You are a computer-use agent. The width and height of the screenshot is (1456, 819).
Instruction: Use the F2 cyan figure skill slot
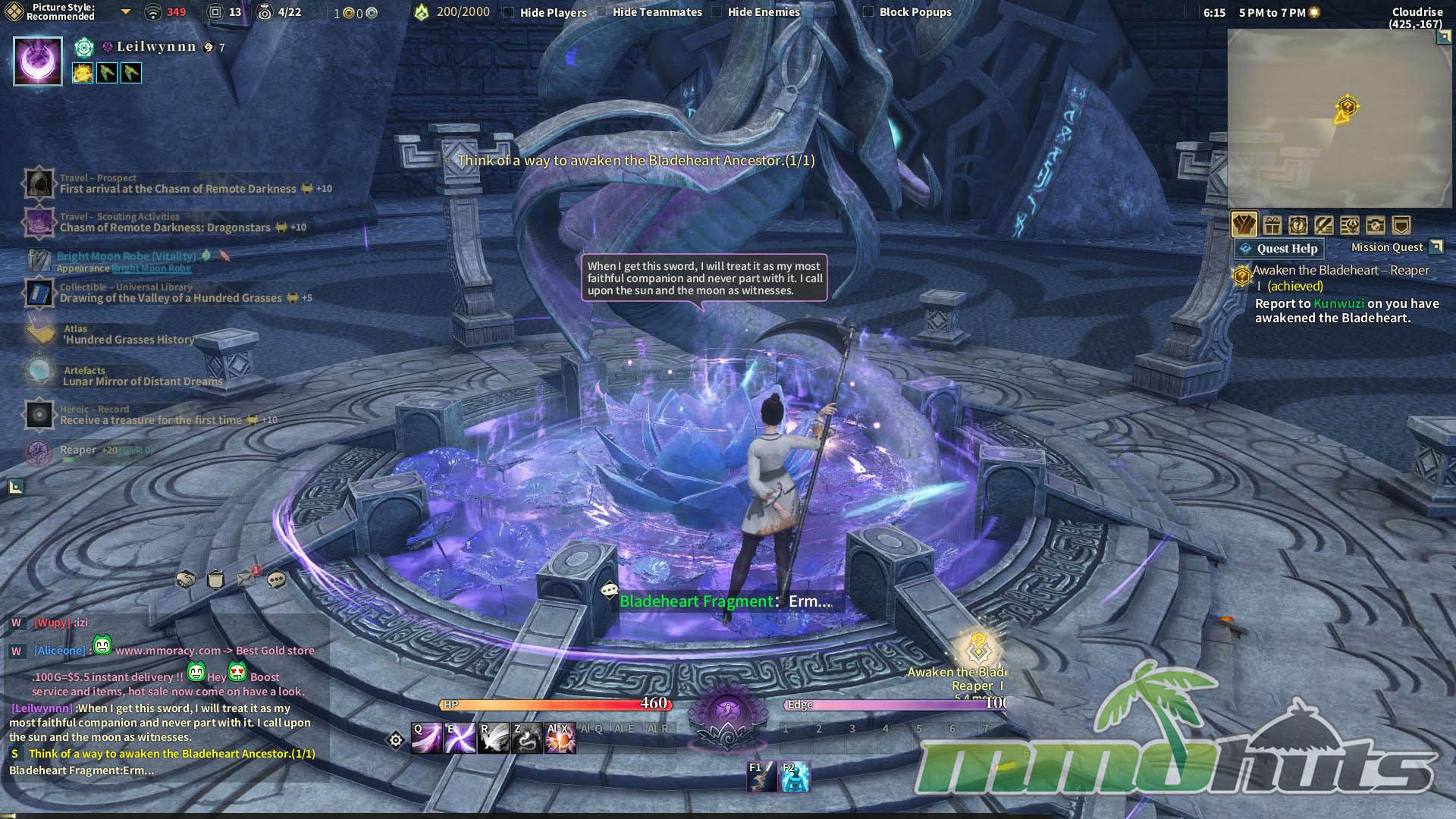pyautogui.click(x=795, y=777)
